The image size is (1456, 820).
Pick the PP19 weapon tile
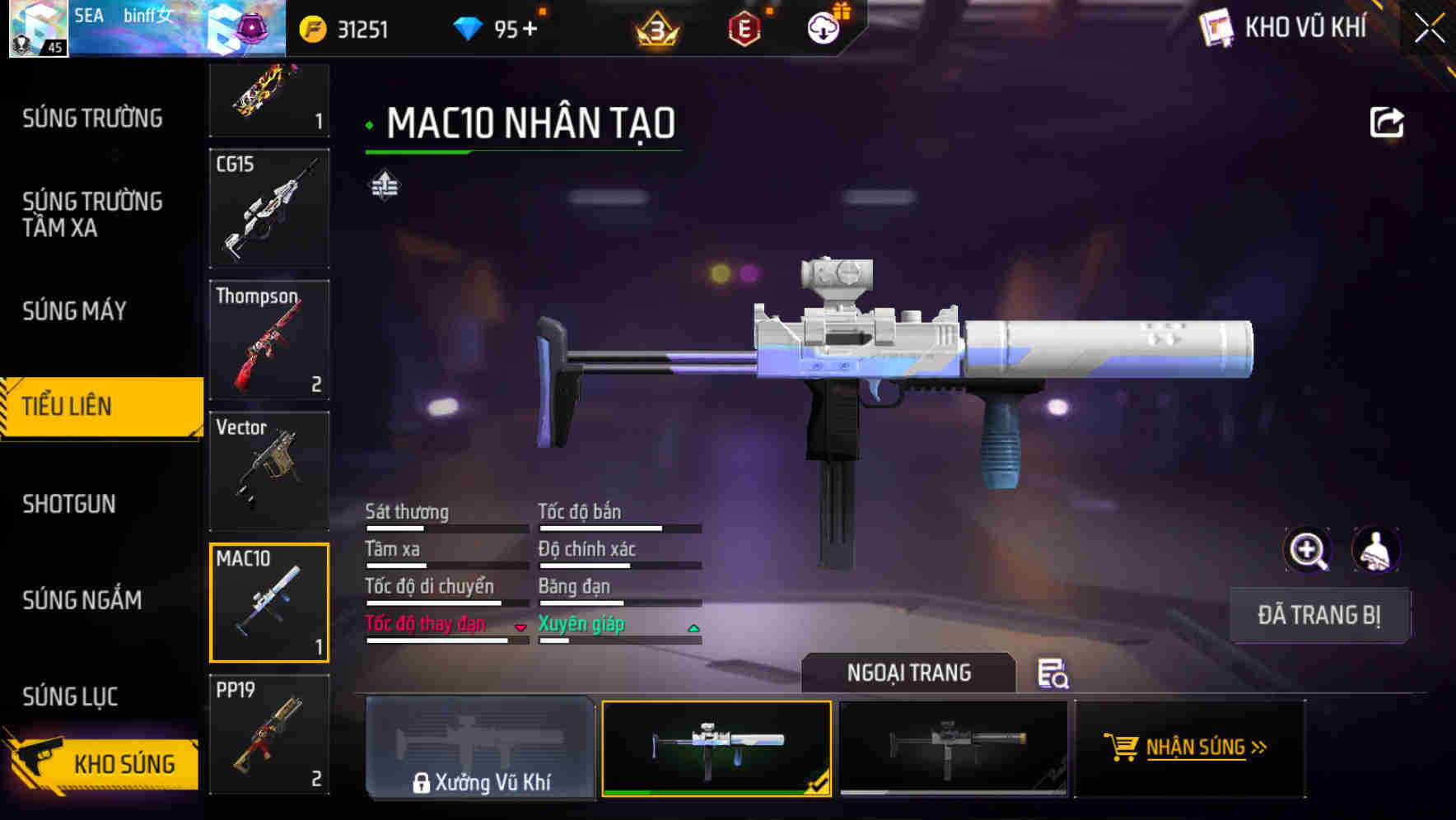[x=269, y=734]
